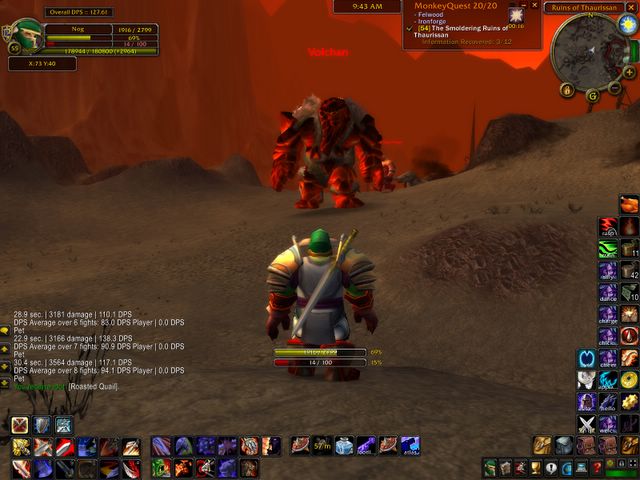This screenshot has height=480, width=640.
Task: Click the crossed swords icon in side bar
Action: tap(587, 423)
